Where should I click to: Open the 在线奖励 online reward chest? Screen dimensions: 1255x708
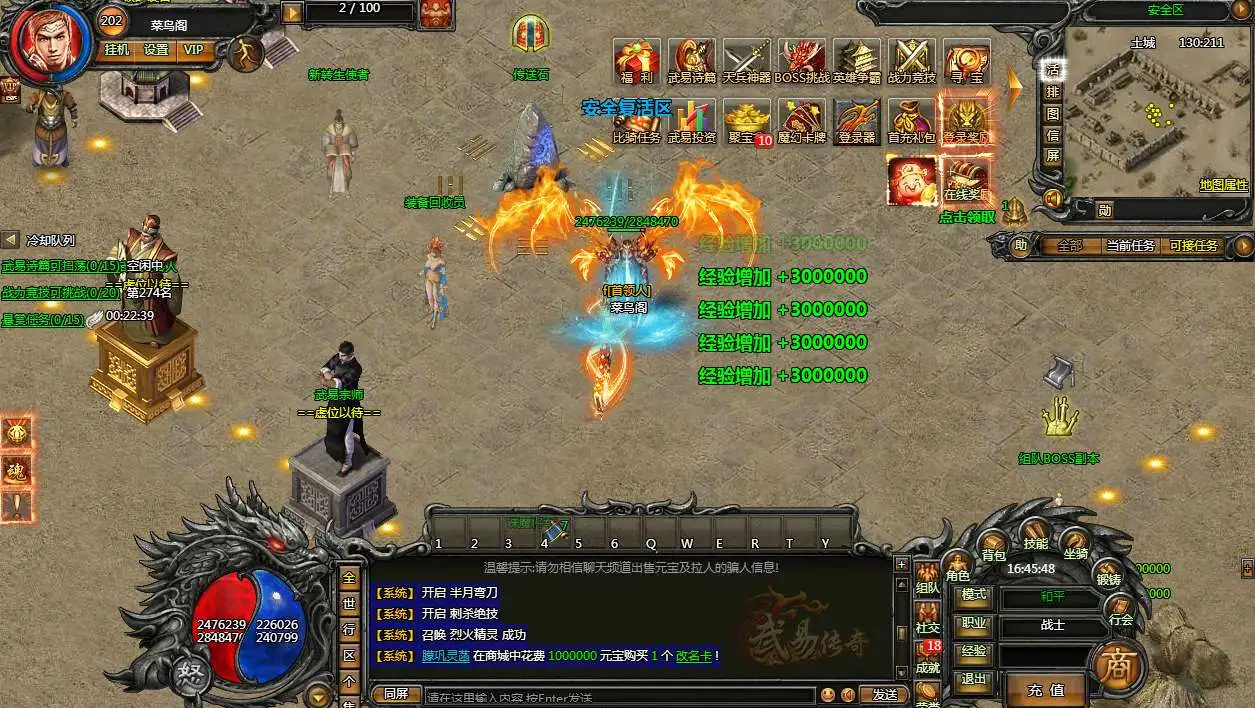(966, 178)
